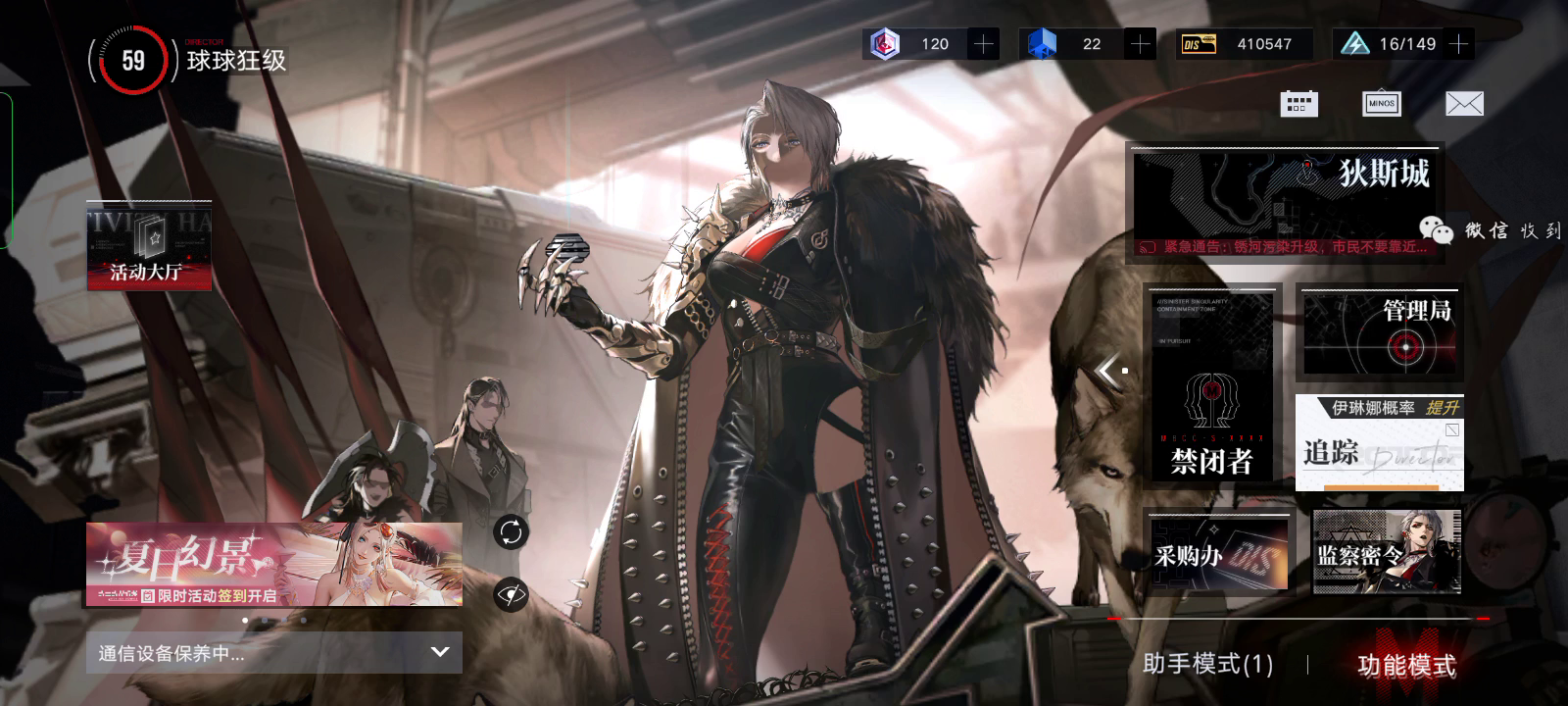Enter the 禁闭者 sinners menu
Screen dimensions: 1568x706
[x=1213, y=386]
